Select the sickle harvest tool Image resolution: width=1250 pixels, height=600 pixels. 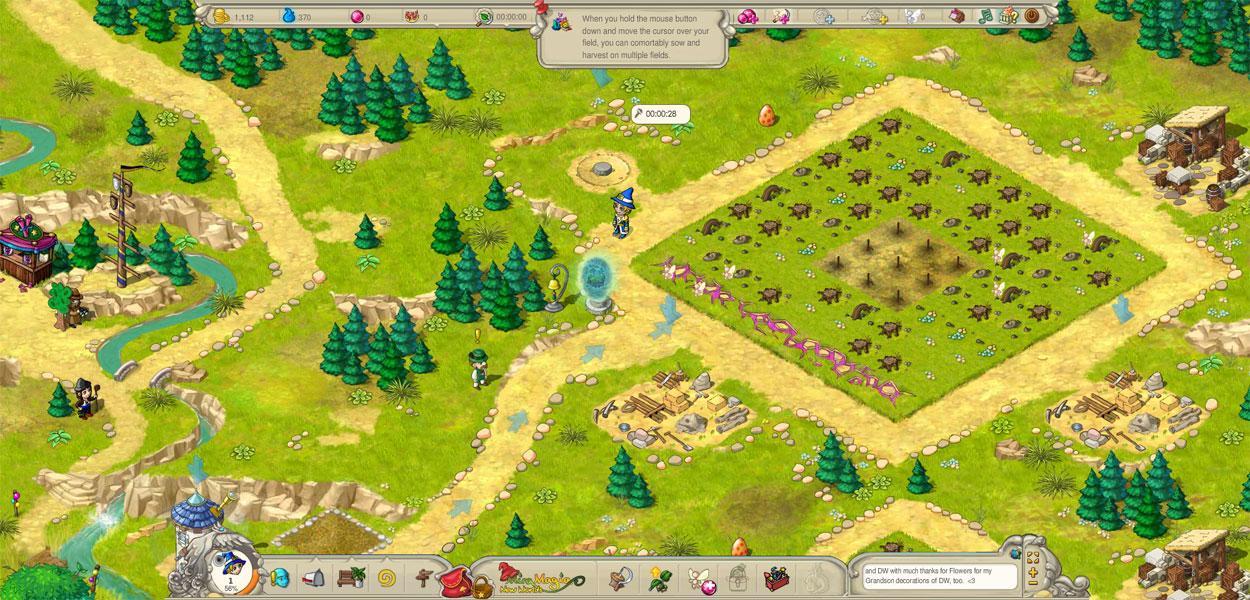coord(620,577)
